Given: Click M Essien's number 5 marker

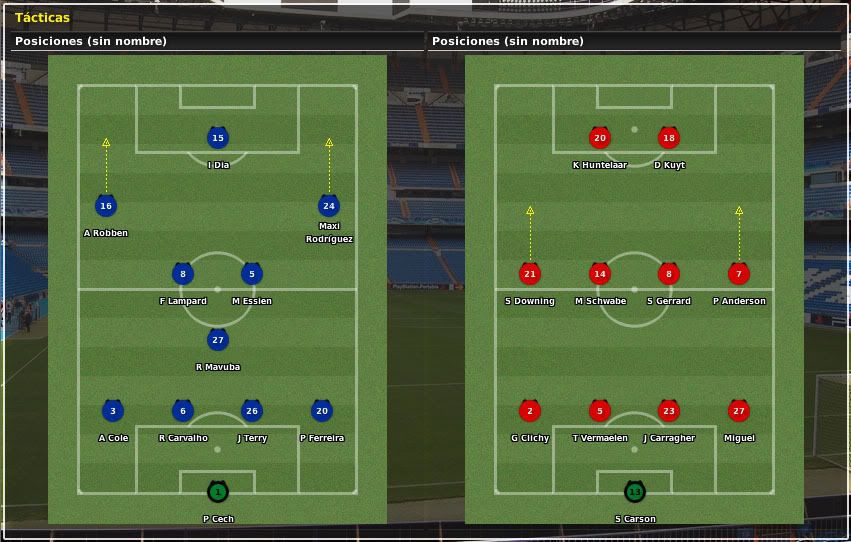Looking at the screenshot, I should 252,274.
